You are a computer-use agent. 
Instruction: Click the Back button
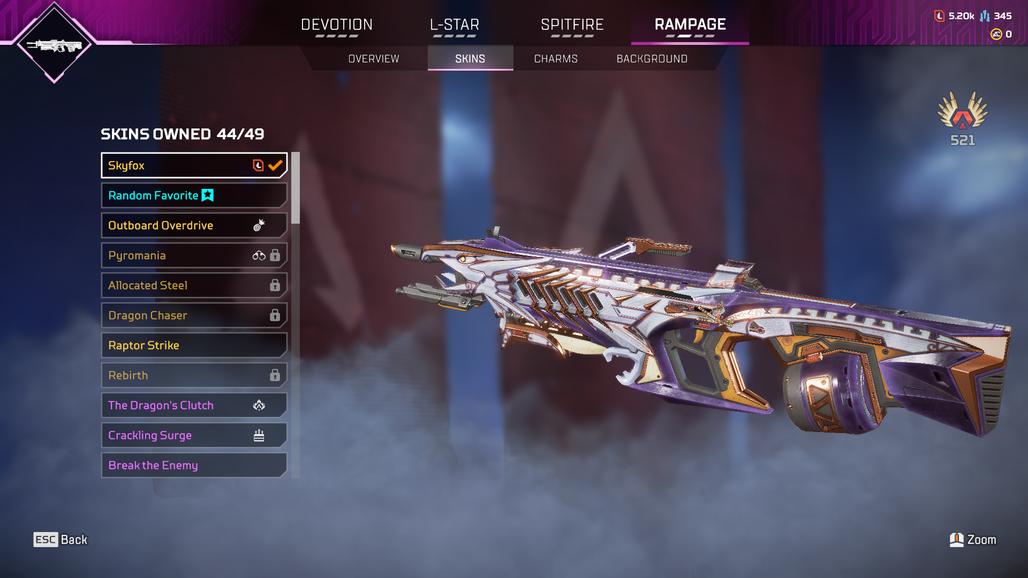click(x=61, y=540)
